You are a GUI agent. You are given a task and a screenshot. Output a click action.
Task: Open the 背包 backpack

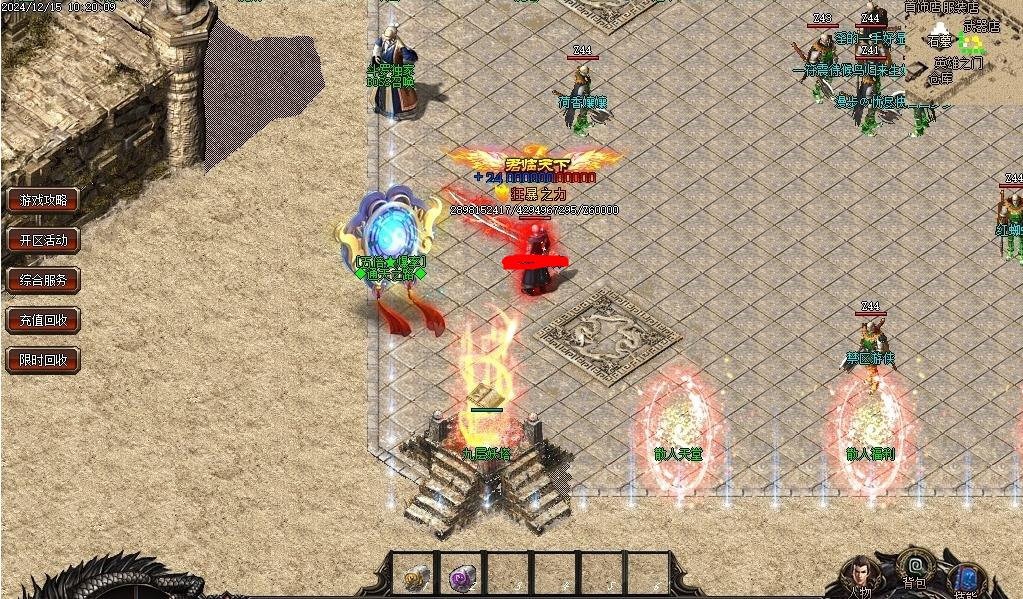point(913,566)
